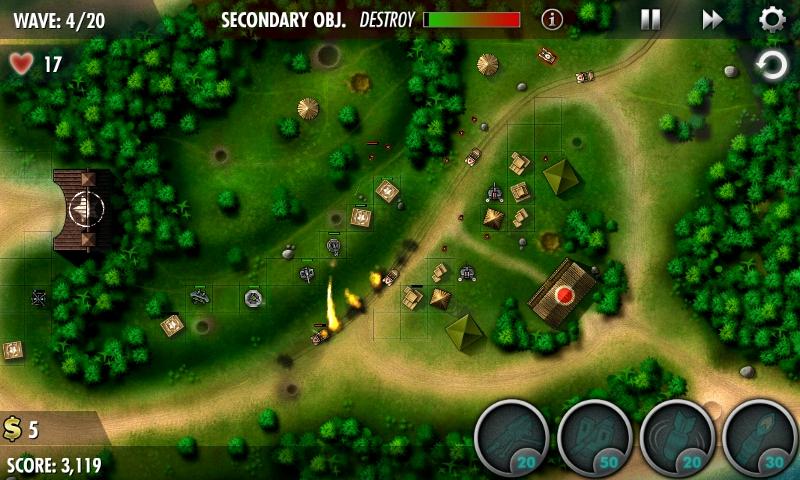Open the settings gear menu
Viewport: 800px width, 480px height.
point(771,19)
